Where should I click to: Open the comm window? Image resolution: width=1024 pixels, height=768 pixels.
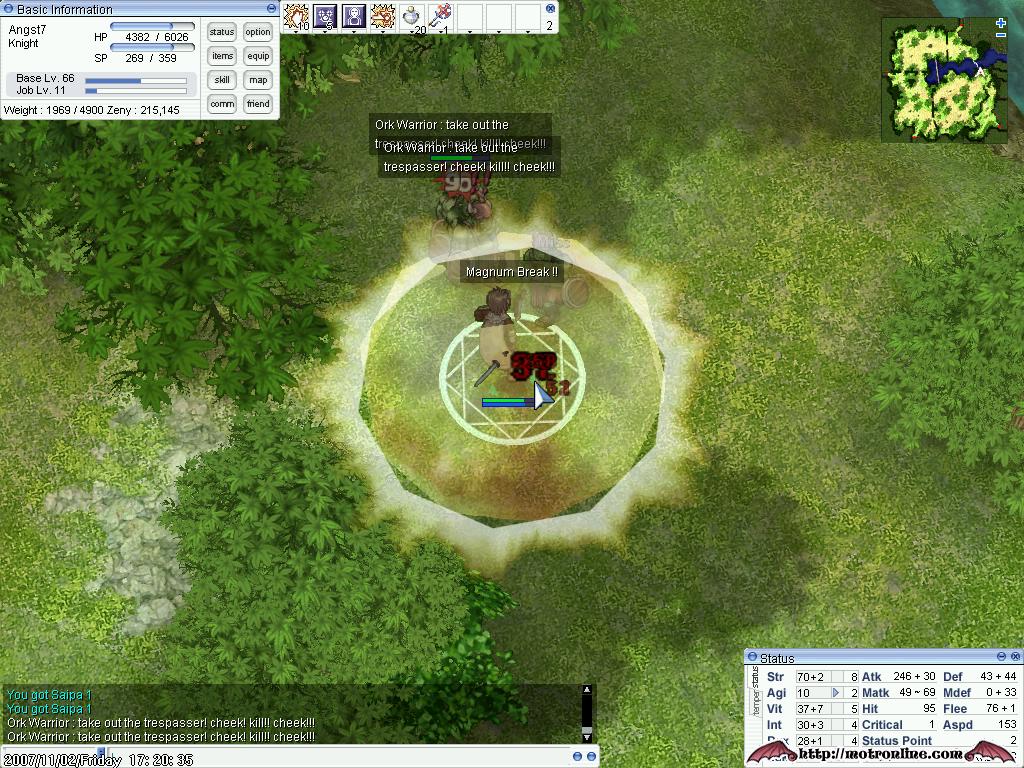point(222,104)
